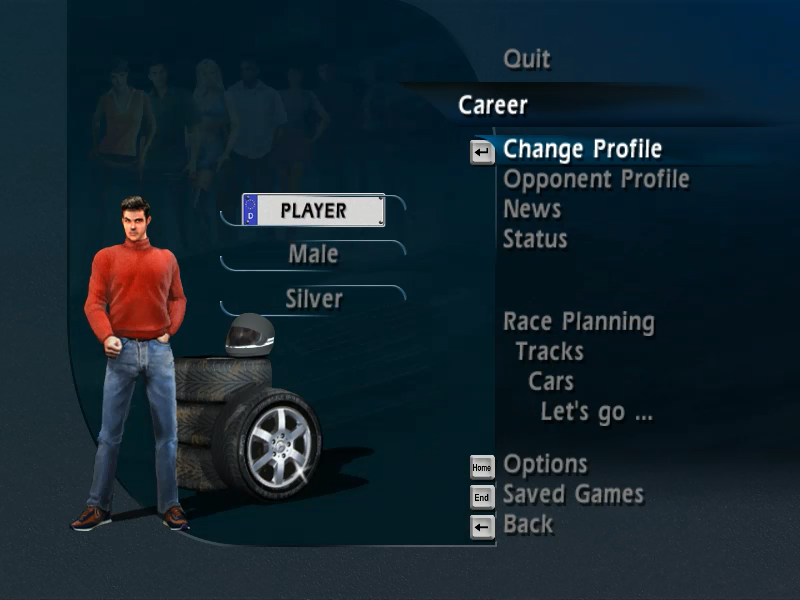Go Back to the previous menu
Image resolution: width=800 pixels, height=600 pixels.
point(528,525)
